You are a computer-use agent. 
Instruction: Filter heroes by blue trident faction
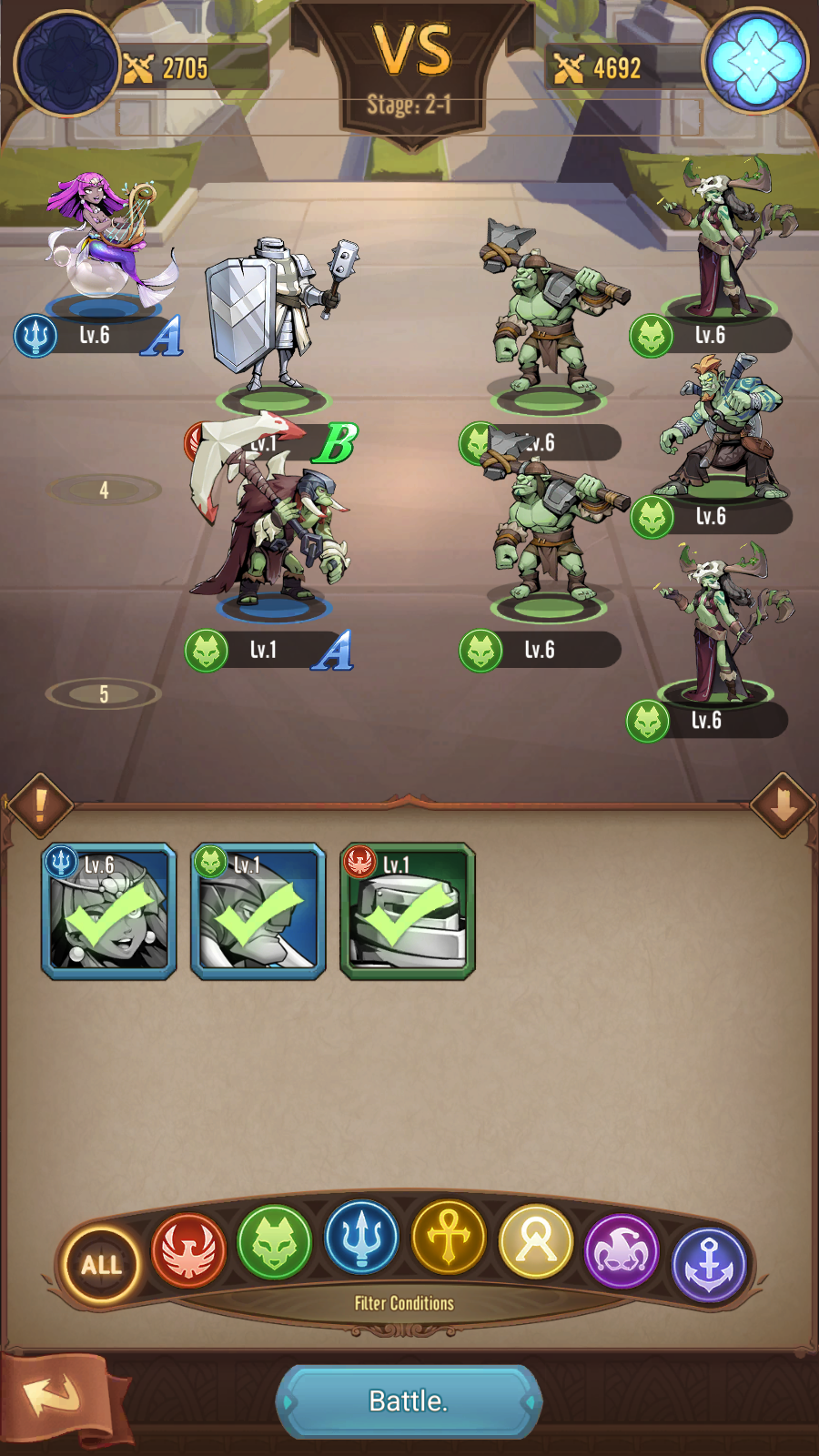361,1236
